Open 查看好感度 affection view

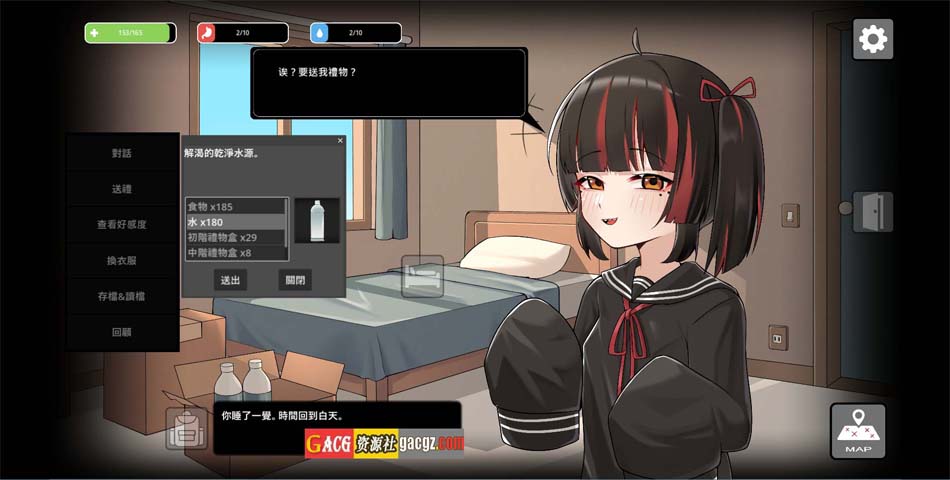pos(122,225)
